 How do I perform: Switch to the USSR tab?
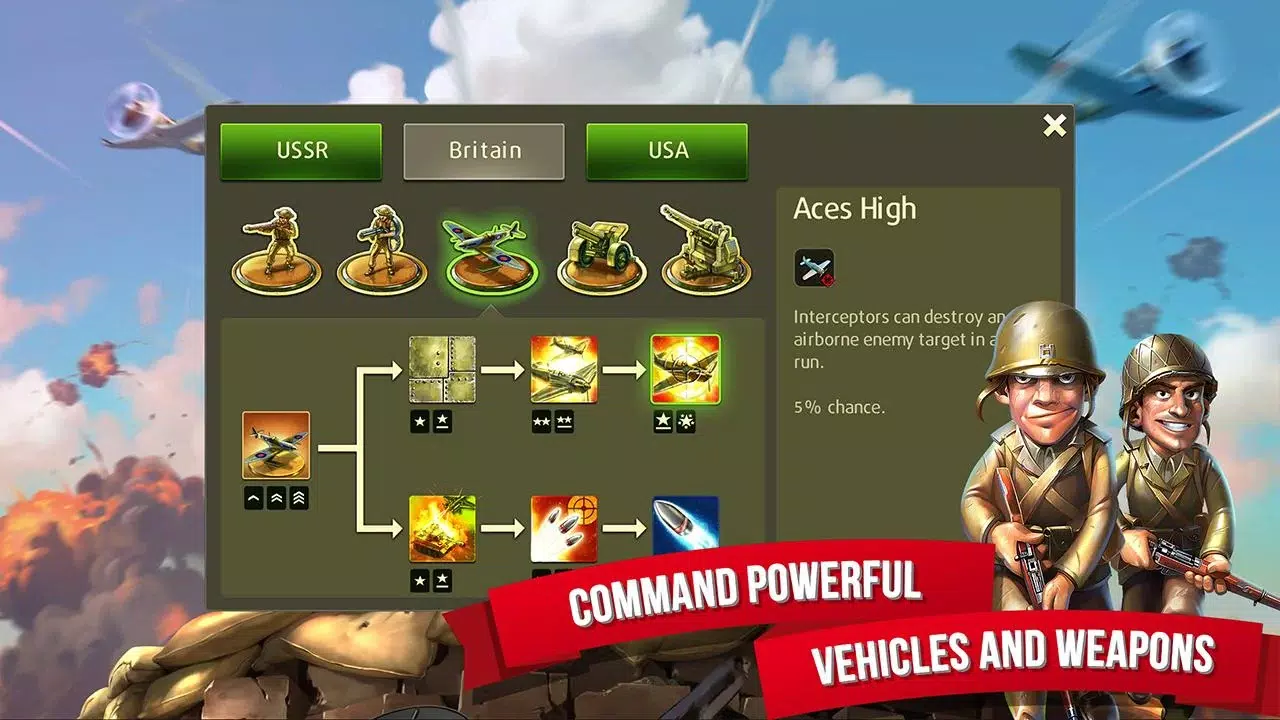coord(300,151)
